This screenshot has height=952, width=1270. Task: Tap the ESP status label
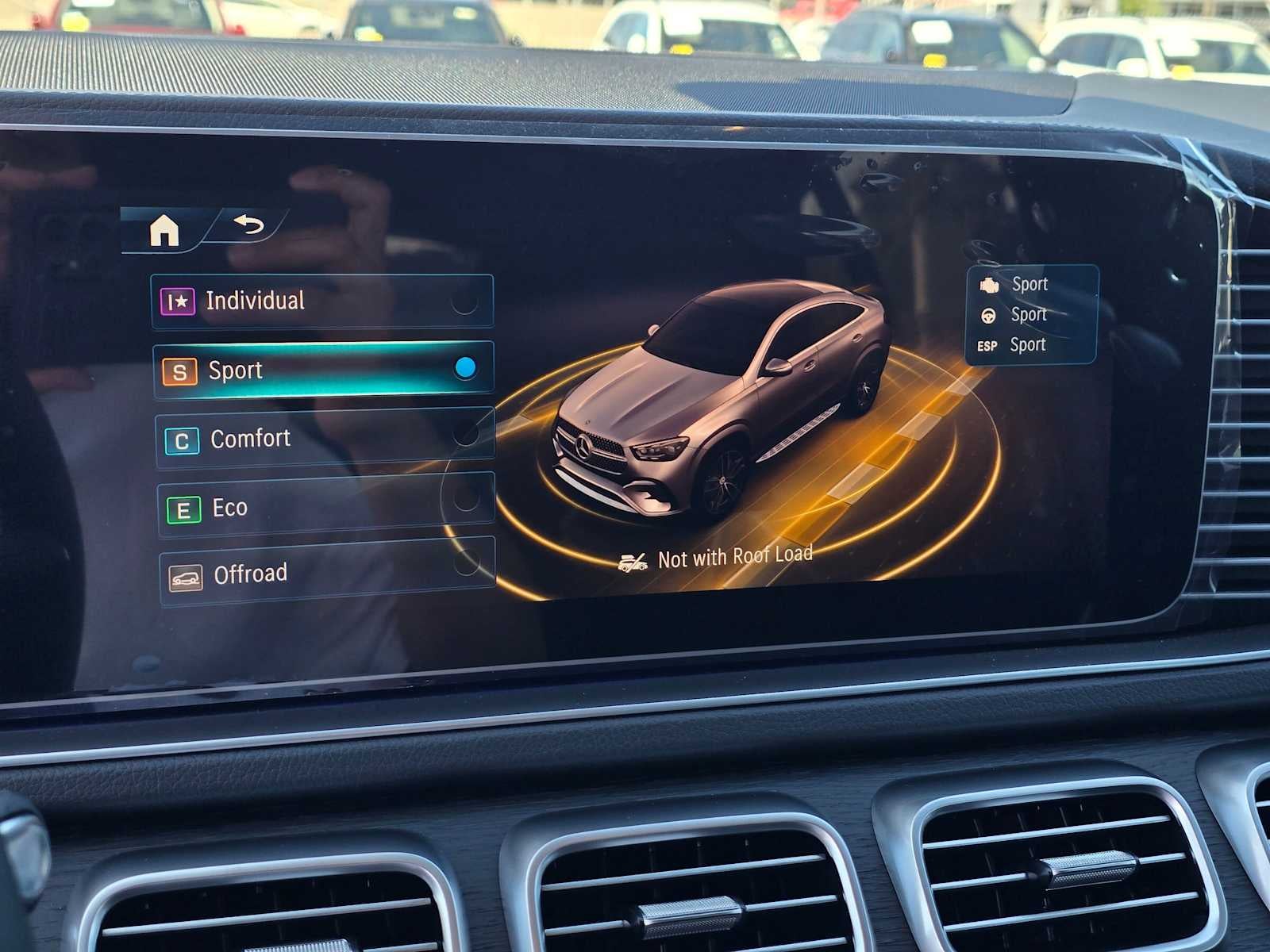click(987, 345)
